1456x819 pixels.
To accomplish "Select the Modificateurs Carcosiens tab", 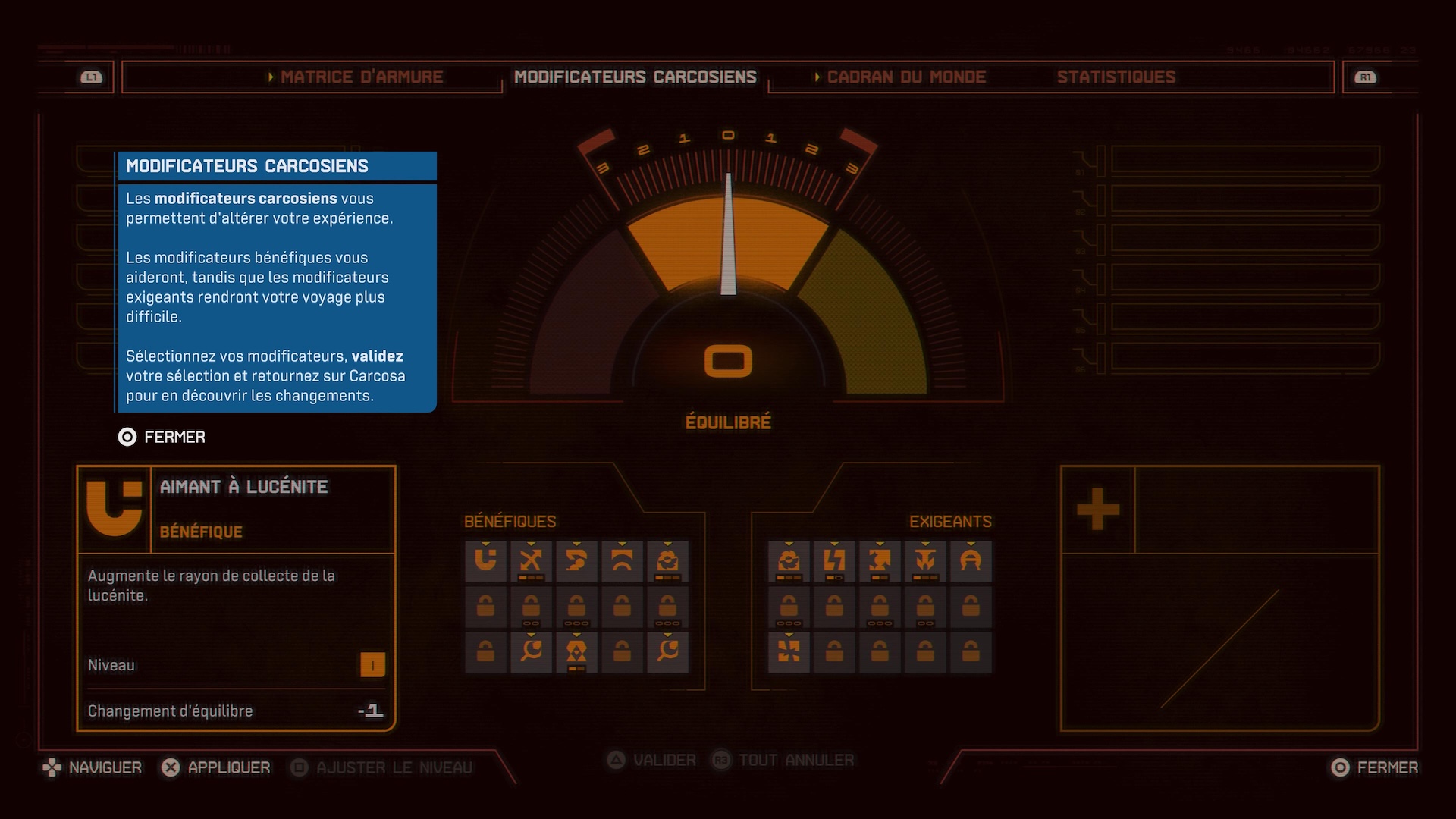I will click(x=635, y=77).
